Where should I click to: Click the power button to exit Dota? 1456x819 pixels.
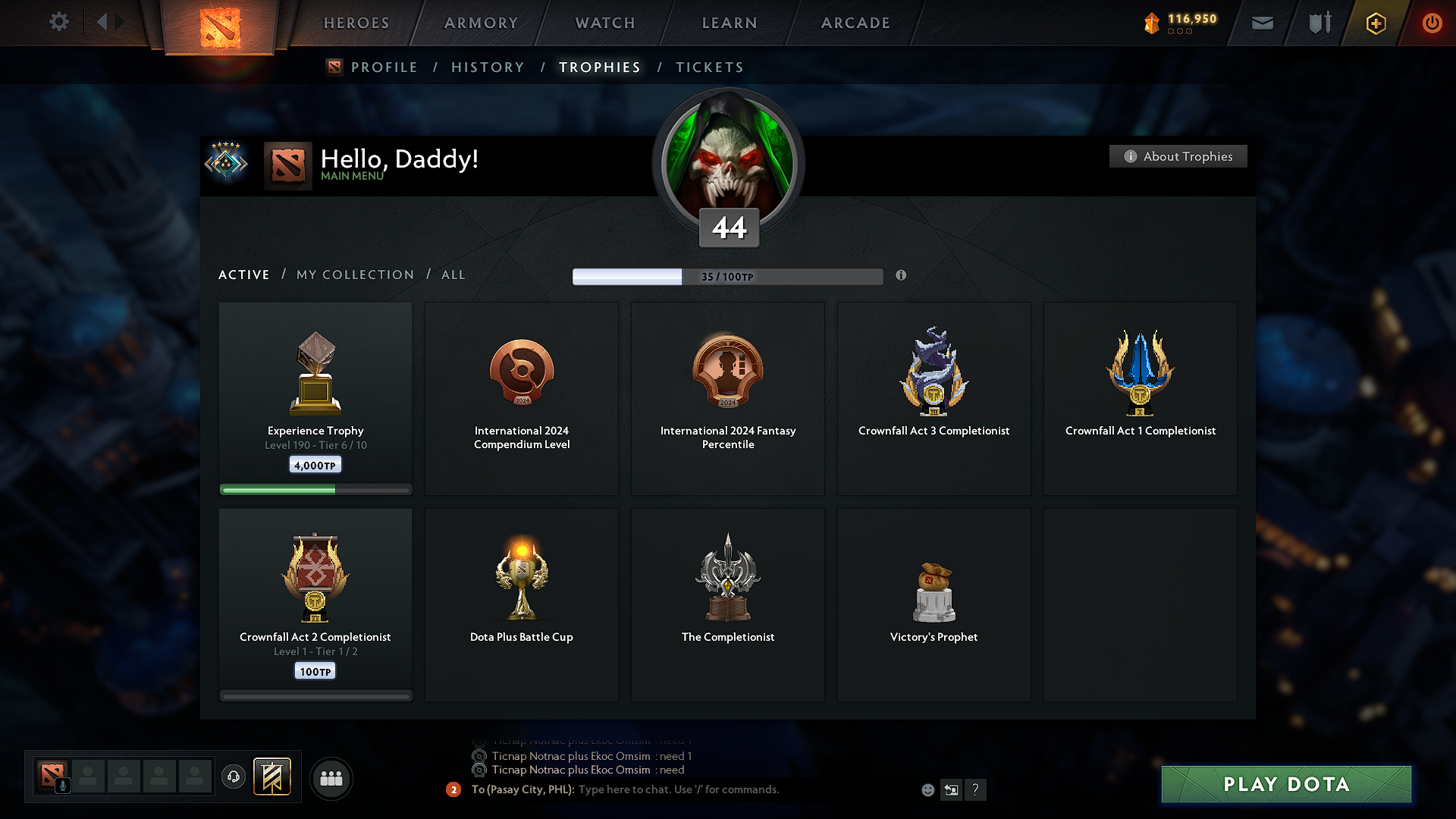[1432, 23]
